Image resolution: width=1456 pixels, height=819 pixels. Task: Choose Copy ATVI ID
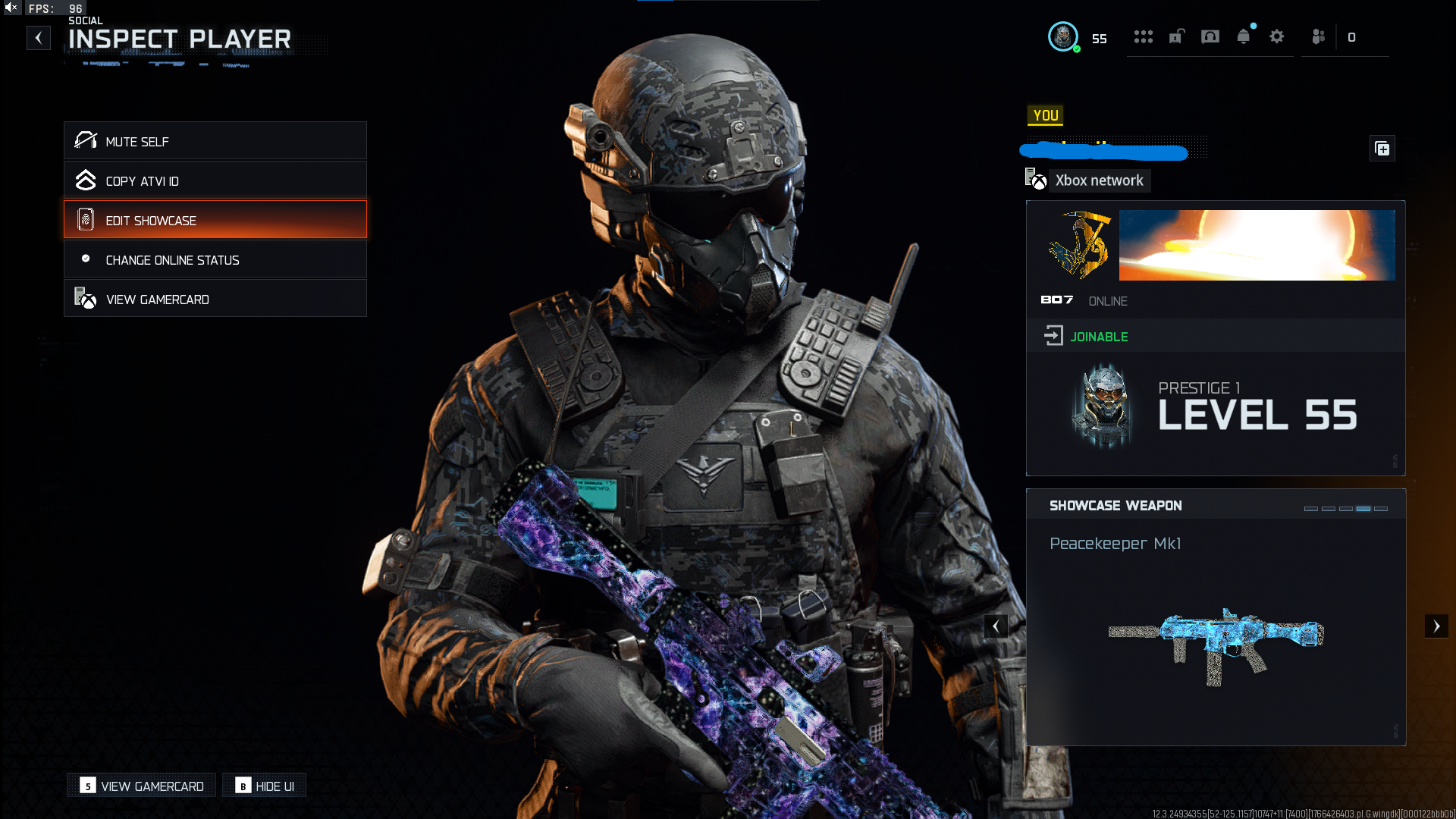point(215,180)
